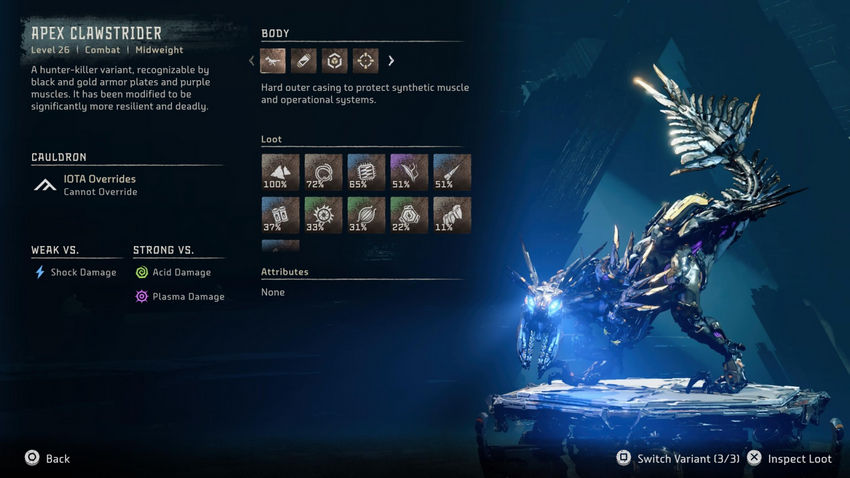Image resolution: width=850 pixels, height=478 pixels.
Task: Go to next component with right arrow
Action: (391, 61)
